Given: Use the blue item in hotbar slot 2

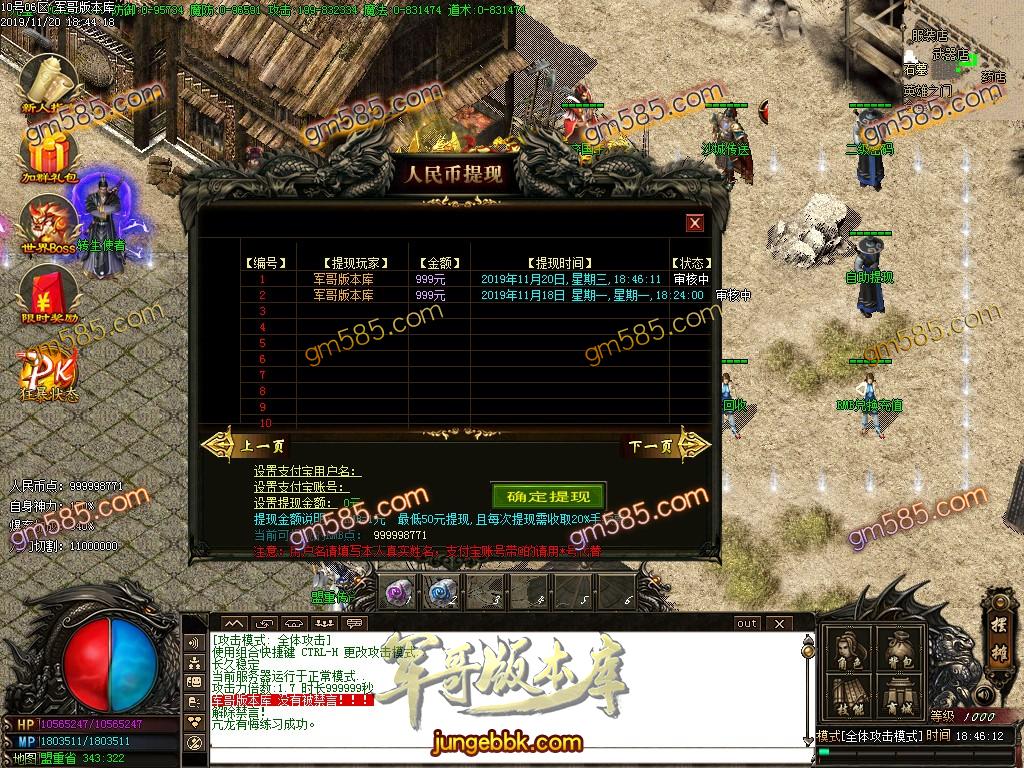Looking at the screenshot, I should click(x=440, y=592).
